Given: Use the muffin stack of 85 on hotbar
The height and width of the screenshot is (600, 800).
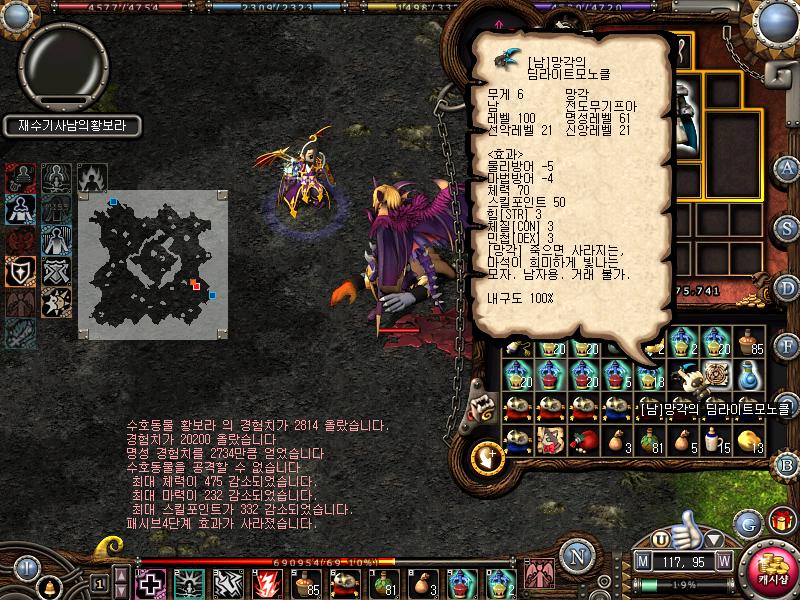Looking at the screenshot, I should (306, 581).
